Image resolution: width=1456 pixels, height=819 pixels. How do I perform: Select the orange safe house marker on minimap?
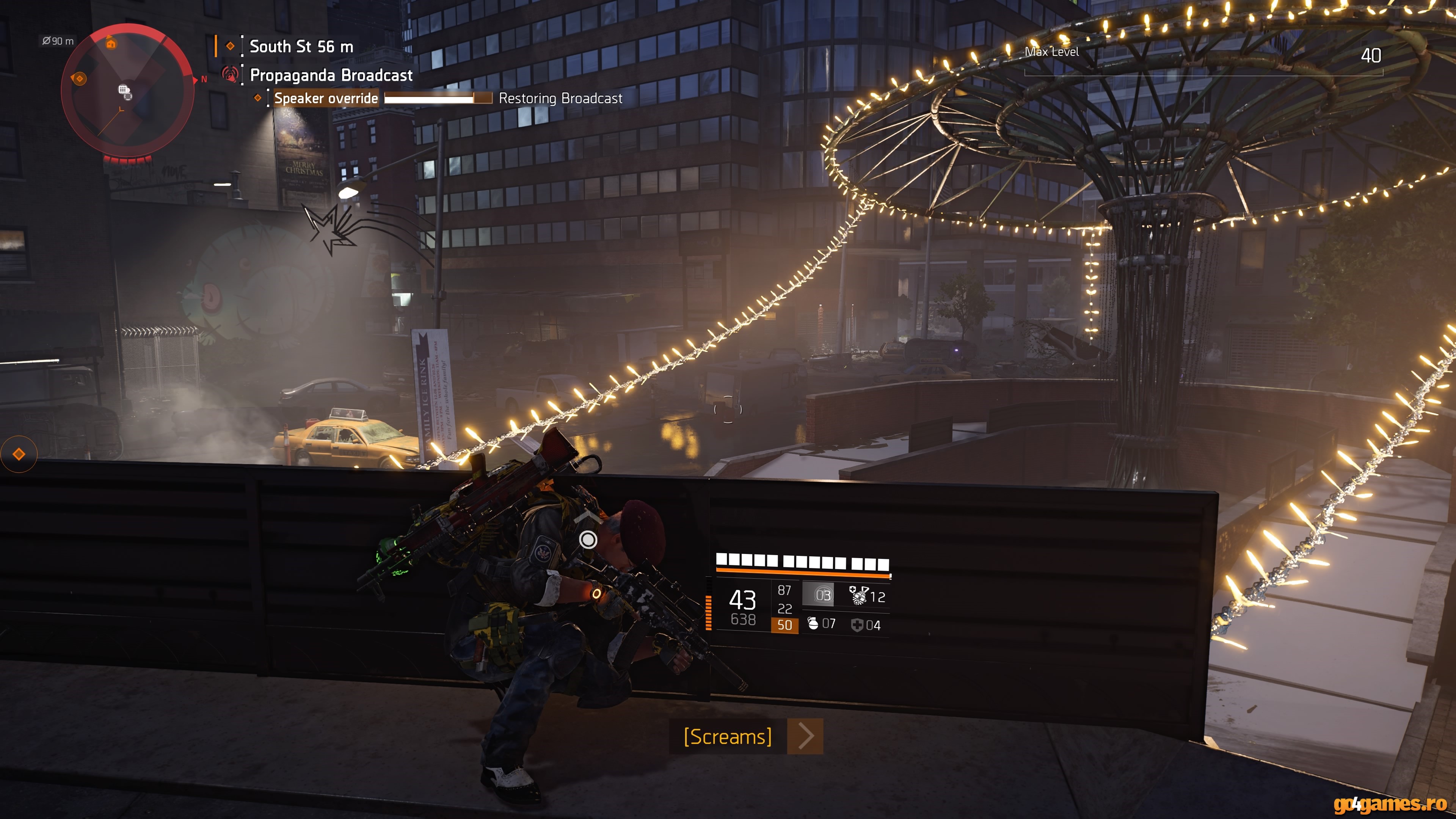coord(111,44)
